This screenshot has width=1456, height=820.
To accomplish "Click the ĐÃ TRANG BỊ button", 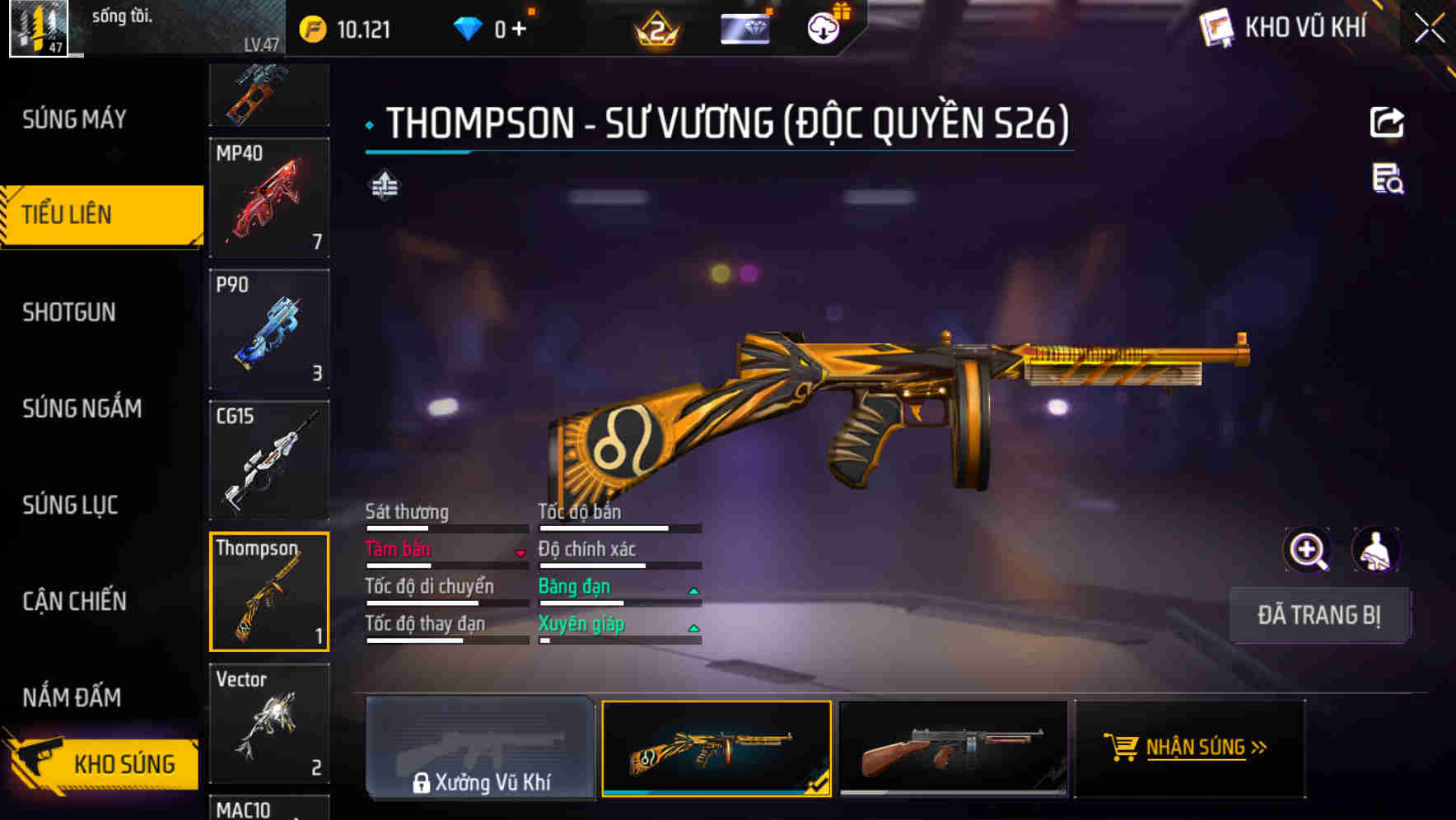I will click(1319, 615).
